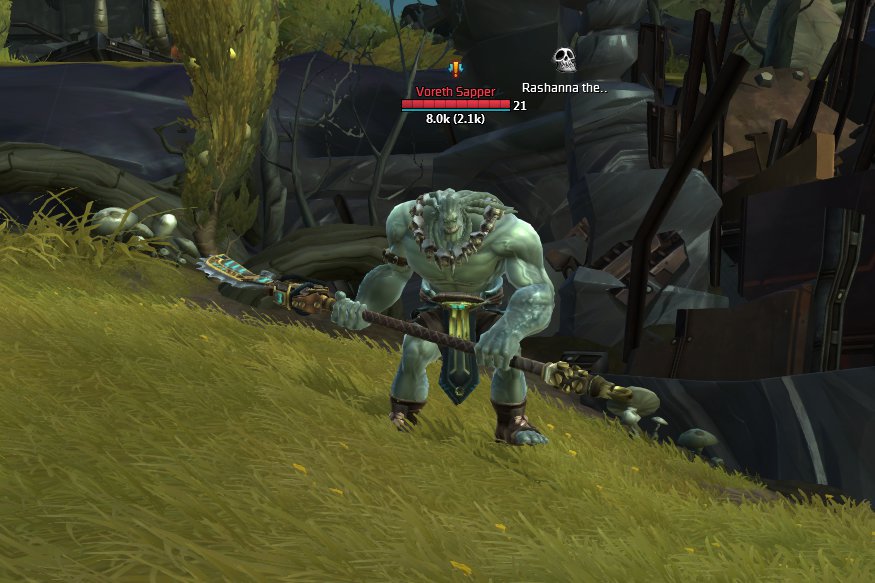
Task: Select the Rashanna the.. nameplate
Action: 564,87
